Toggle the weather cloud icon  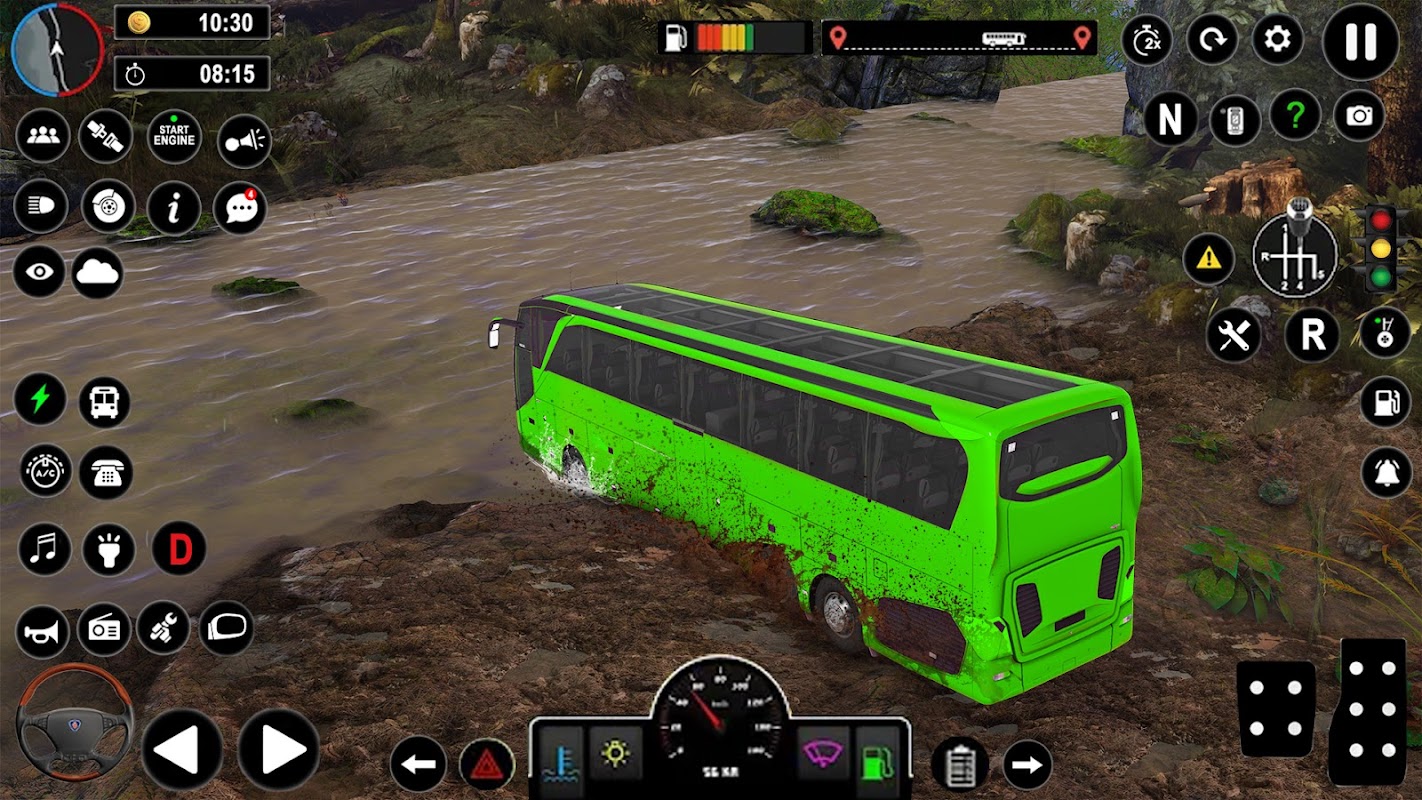tap(97, 272)
